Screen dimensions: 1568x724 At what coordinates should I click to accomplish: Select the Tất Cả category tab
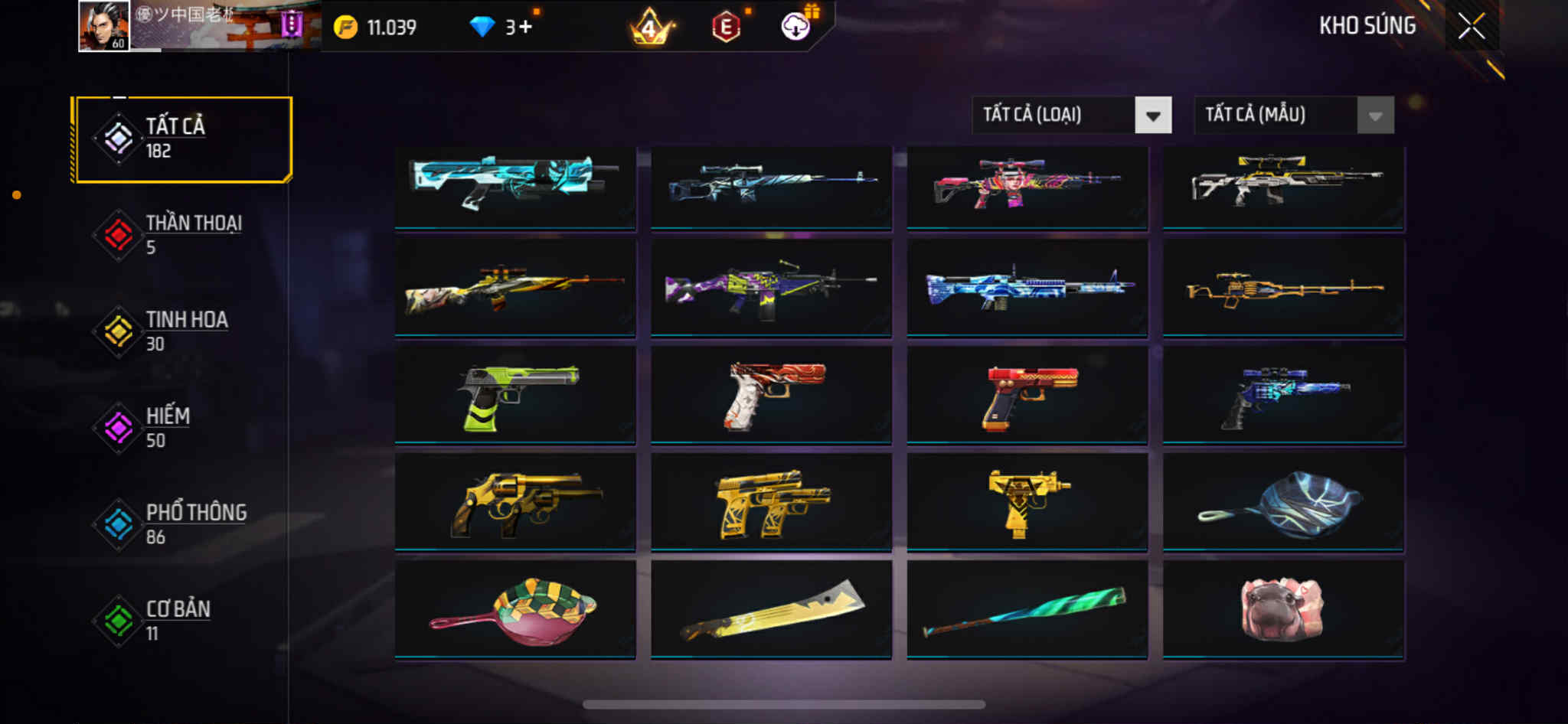pyautogui.click(x=182, y=139)
